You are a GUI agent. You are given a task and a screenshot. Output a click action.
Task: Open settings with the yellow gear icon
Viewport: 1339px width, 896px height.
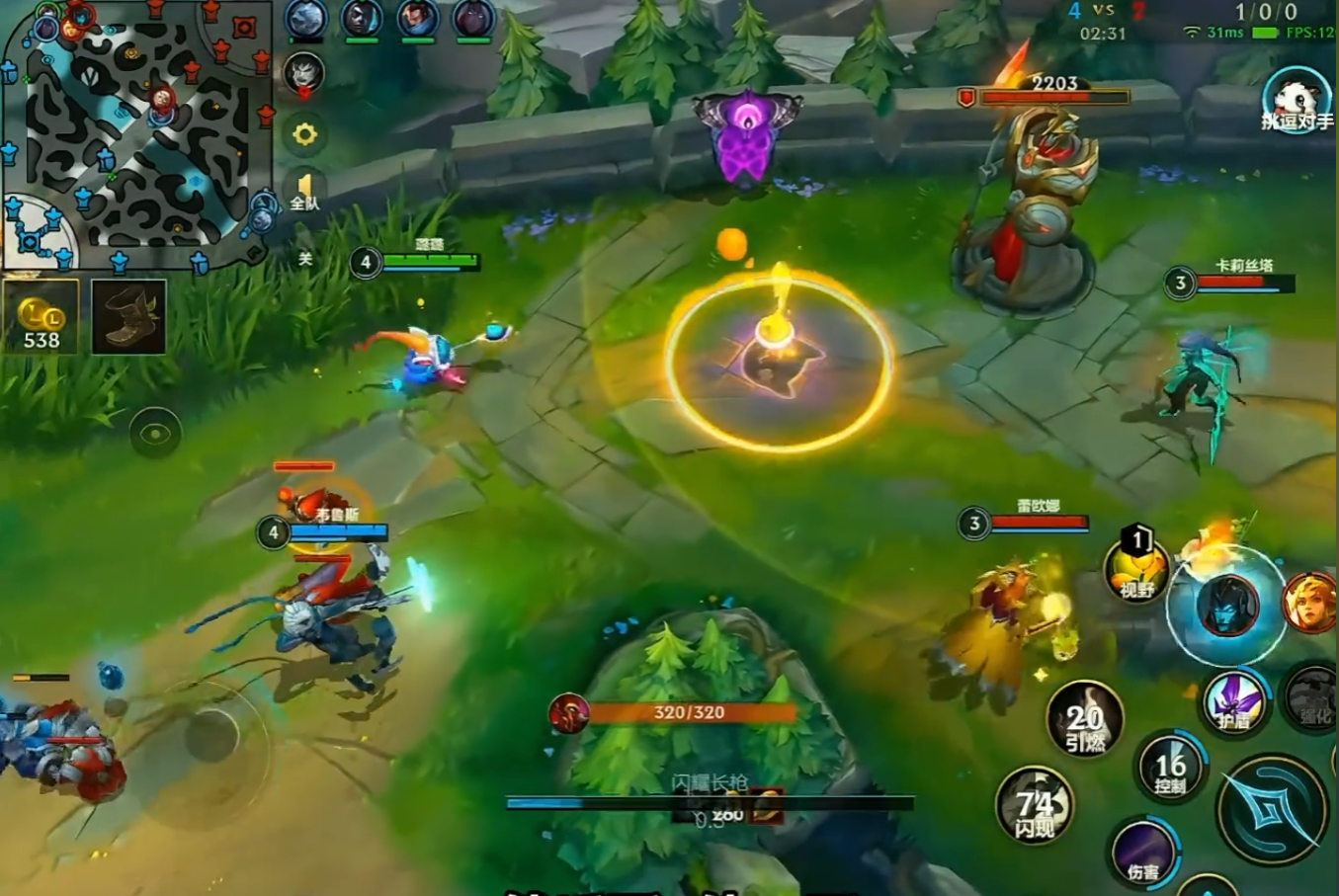click(x=304, y=134)
